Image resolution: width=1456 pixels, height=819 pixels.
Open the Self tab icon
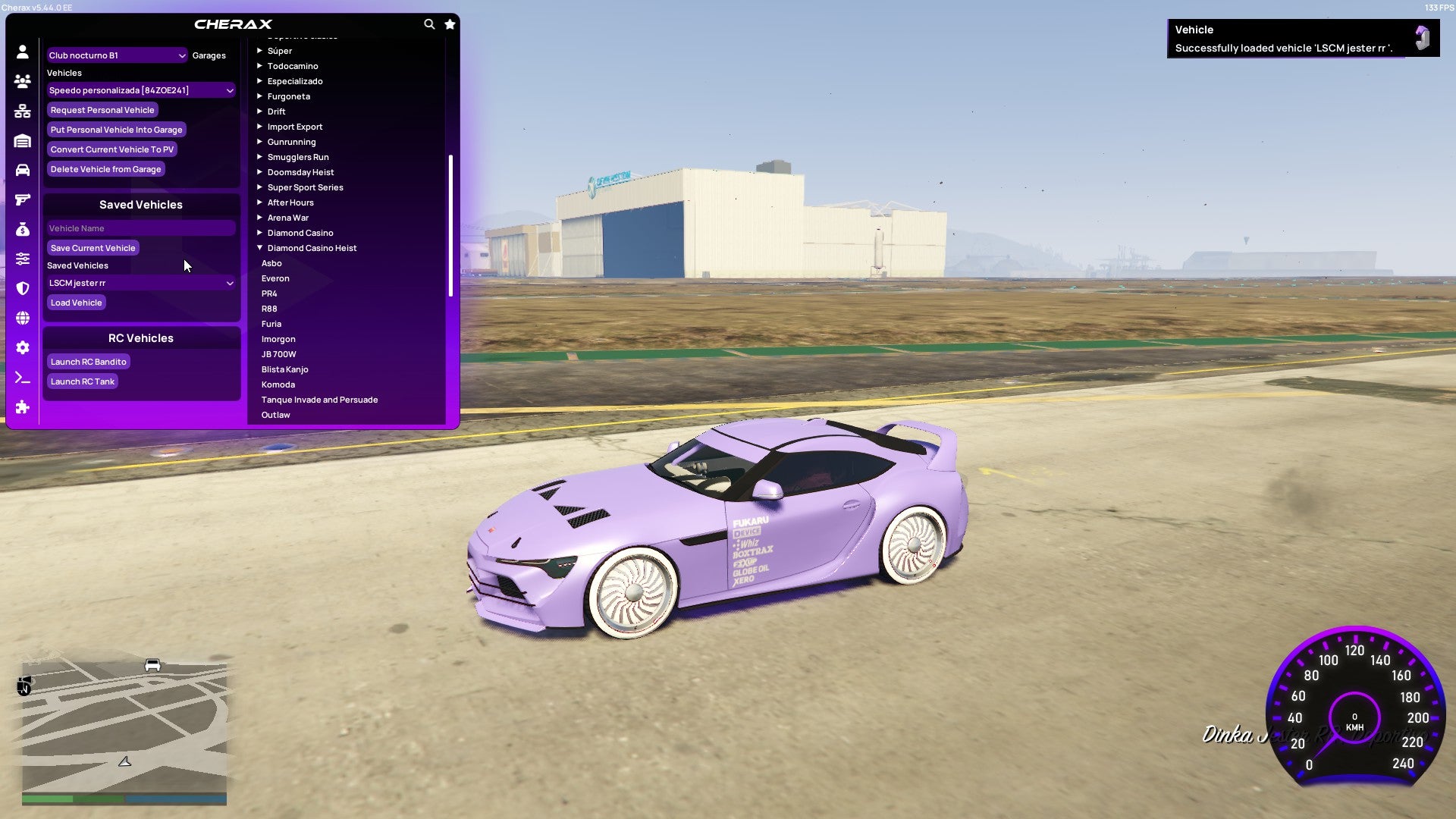[x=23, y=51]
